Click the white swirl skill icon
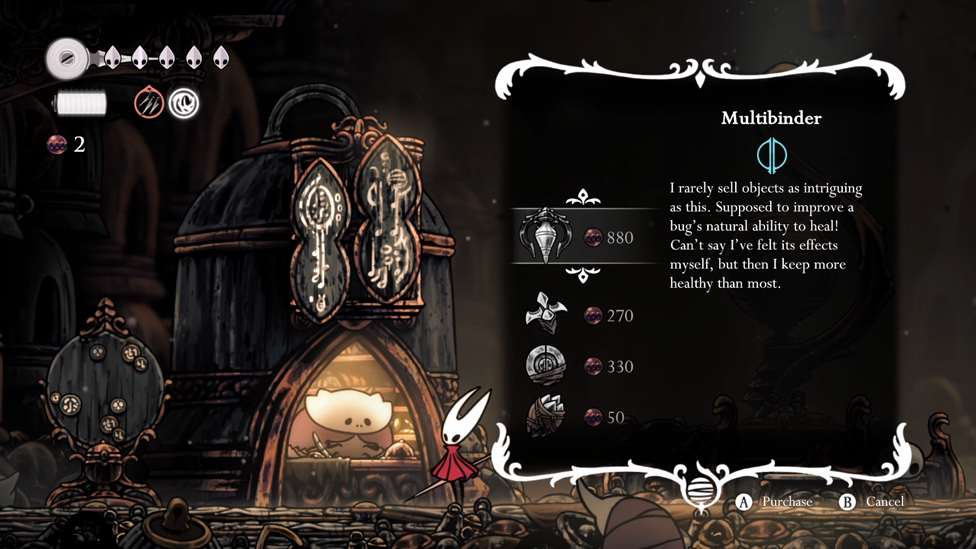976x549 pixels. [184, 103]
